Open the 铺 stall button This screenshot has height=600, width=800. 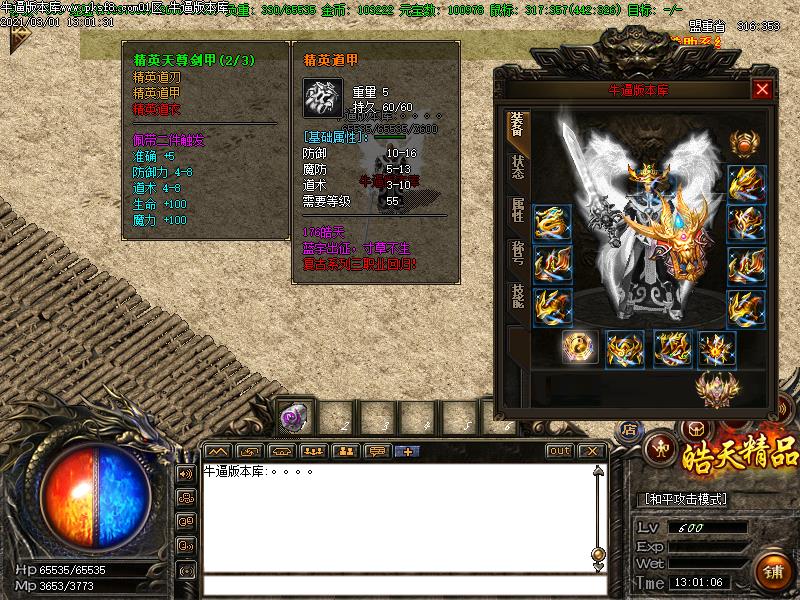[772, 571]
